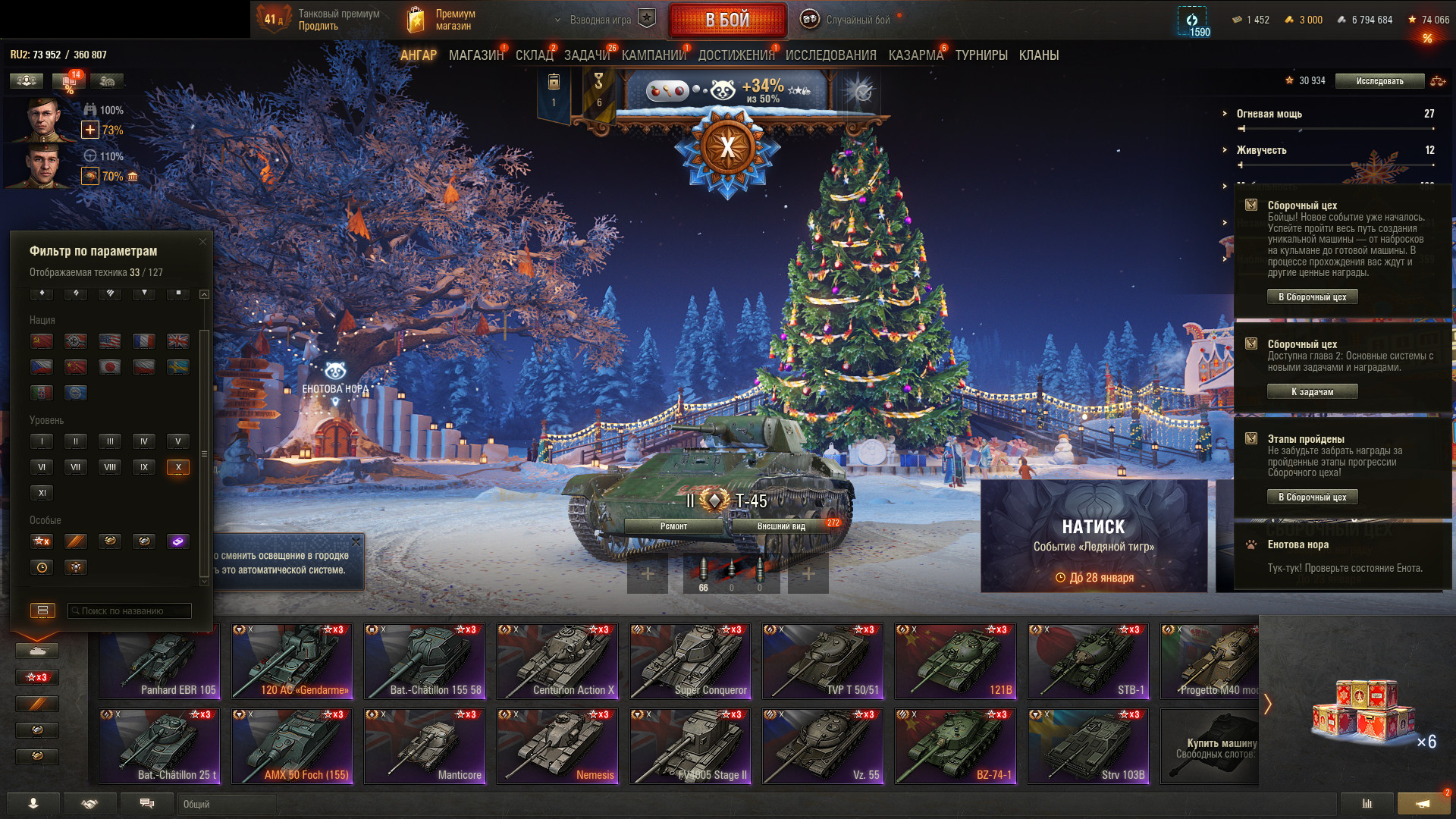The image size is (1456, 819).
Task: Open the МАГАЗИН shop tab
Action: click(475, 55)
